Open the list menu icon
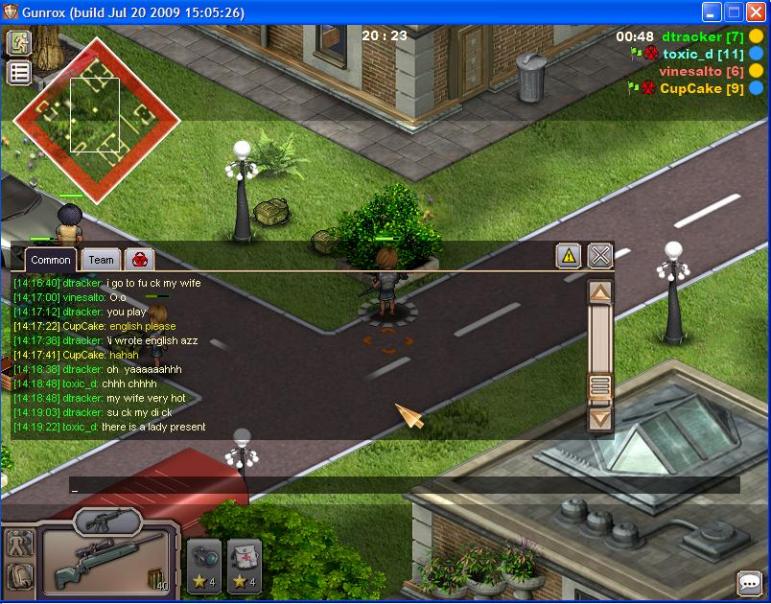 point(19,73)
